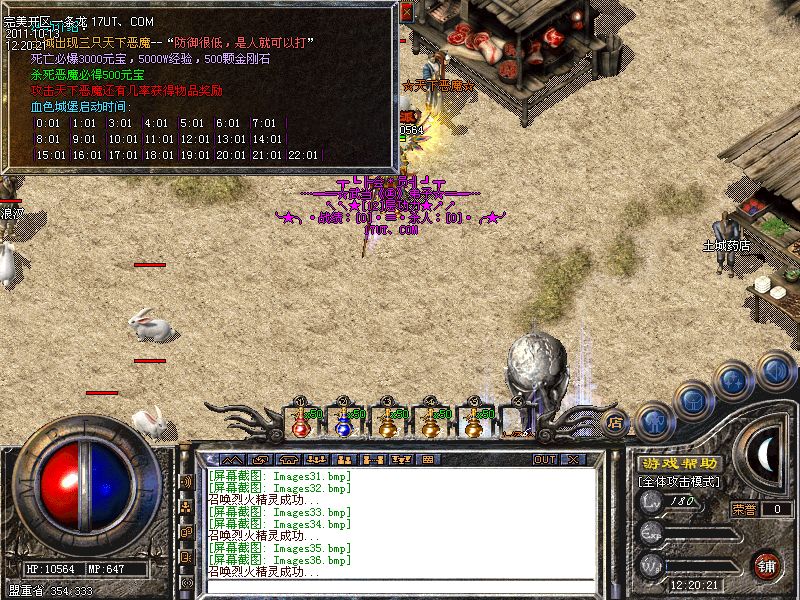Viewport: 800px width, 600px height.
Task: Click the red 铺 stall button
Action: 767,565
